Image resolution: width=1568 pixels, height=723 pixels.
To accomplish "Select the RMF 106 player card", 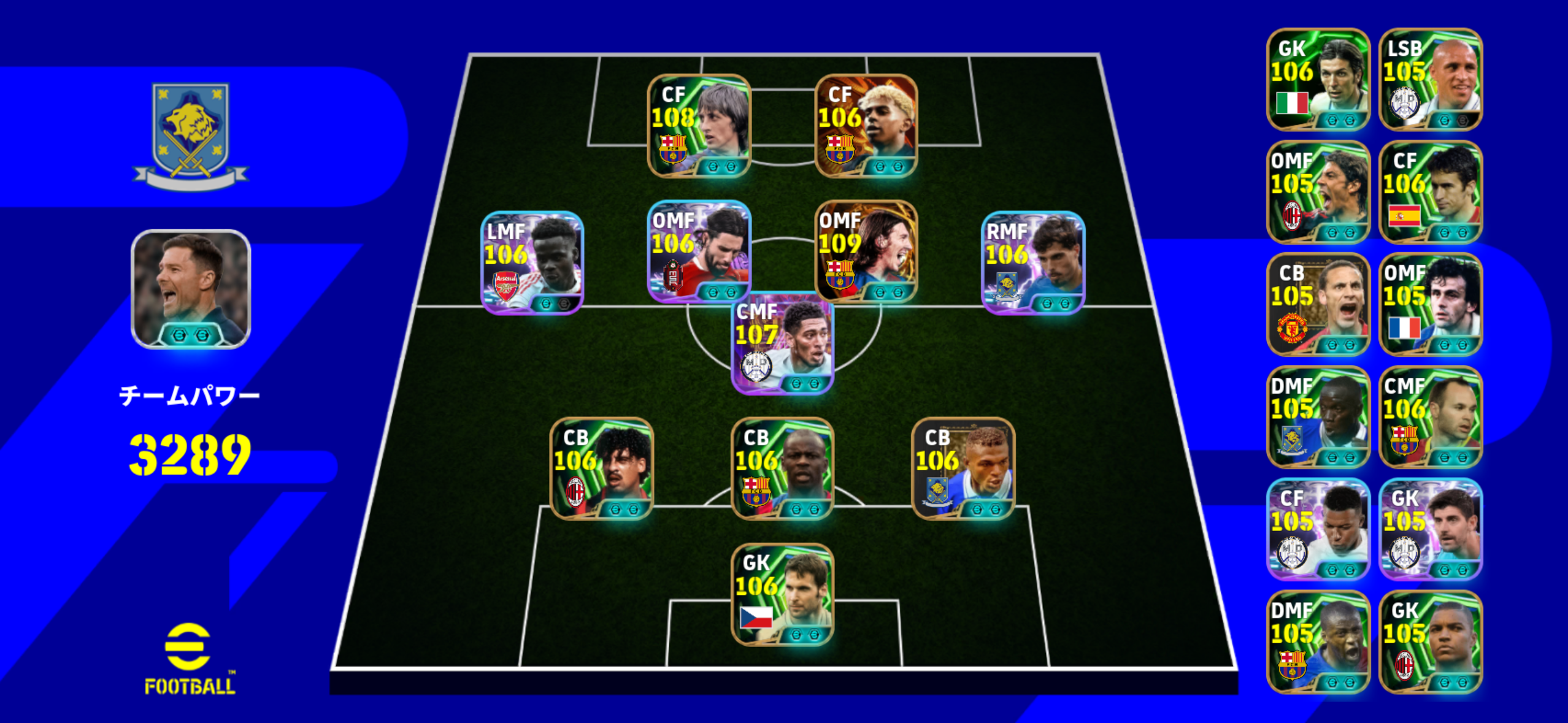I will click(1033, 262).
